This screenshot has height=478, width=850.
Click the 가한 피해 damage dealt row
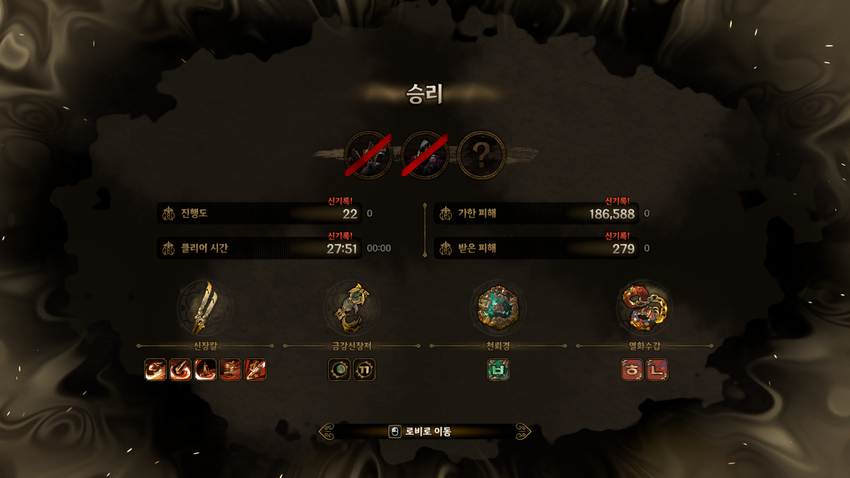click(x=538, y=214)
